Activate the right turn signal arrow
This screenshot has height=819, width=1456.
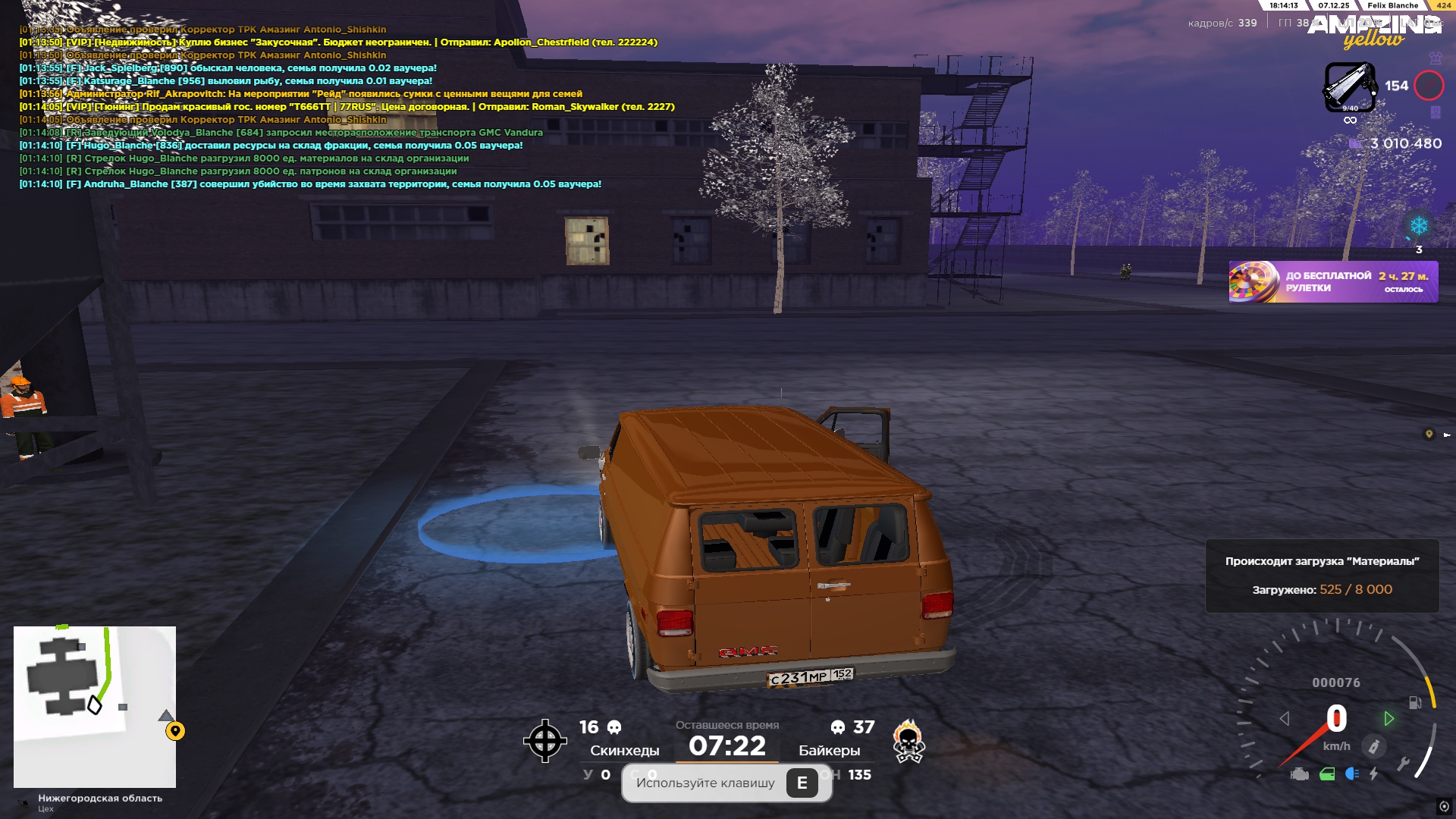pos(1389,718)
